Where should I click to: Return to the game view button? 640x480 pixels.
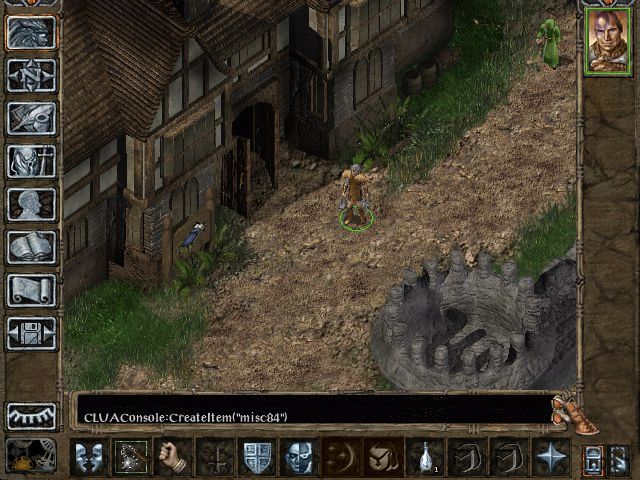[x=31, y=32]
